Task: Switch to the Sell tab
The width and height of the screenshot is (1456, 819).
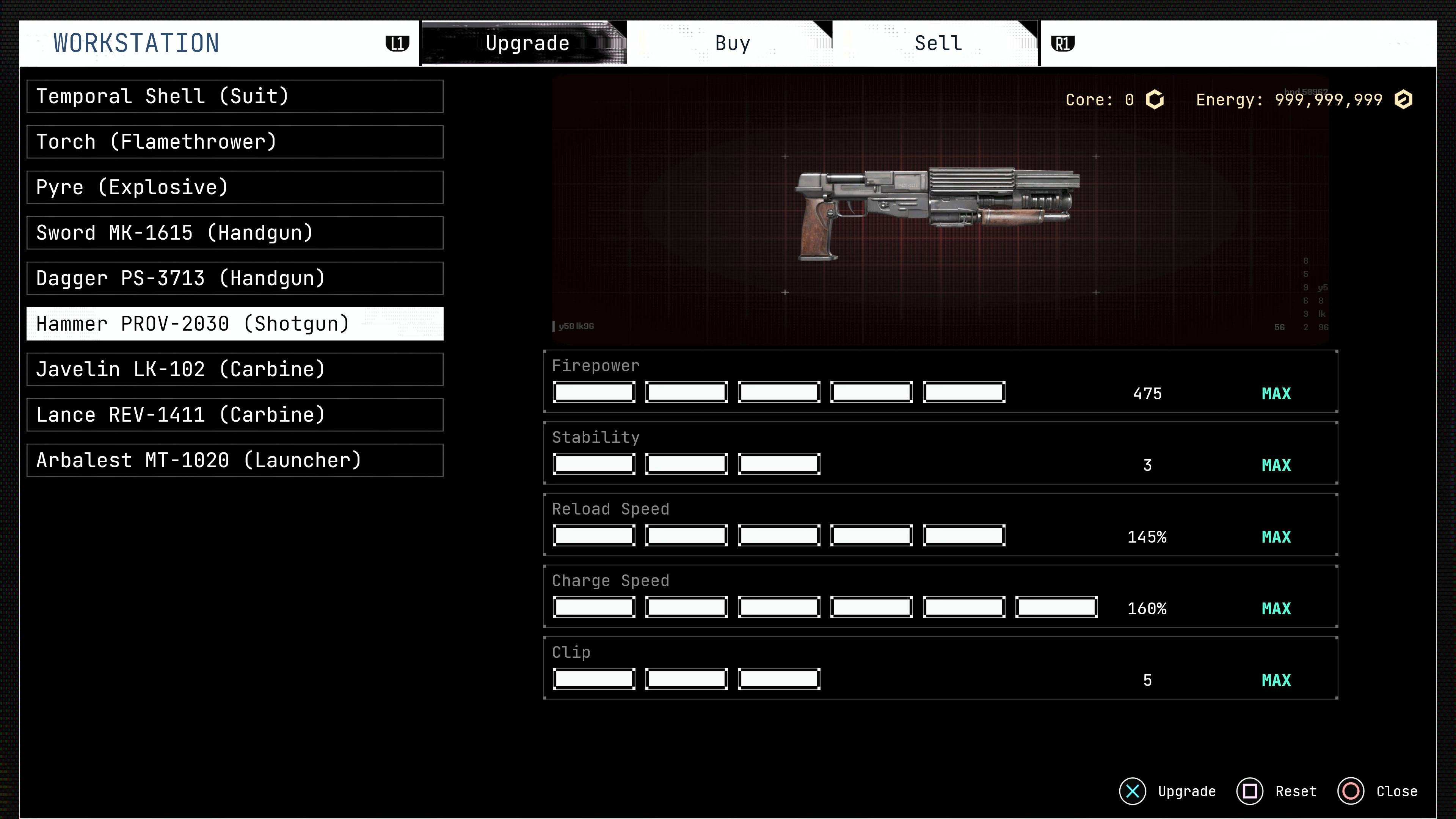Action: [937, 44]
